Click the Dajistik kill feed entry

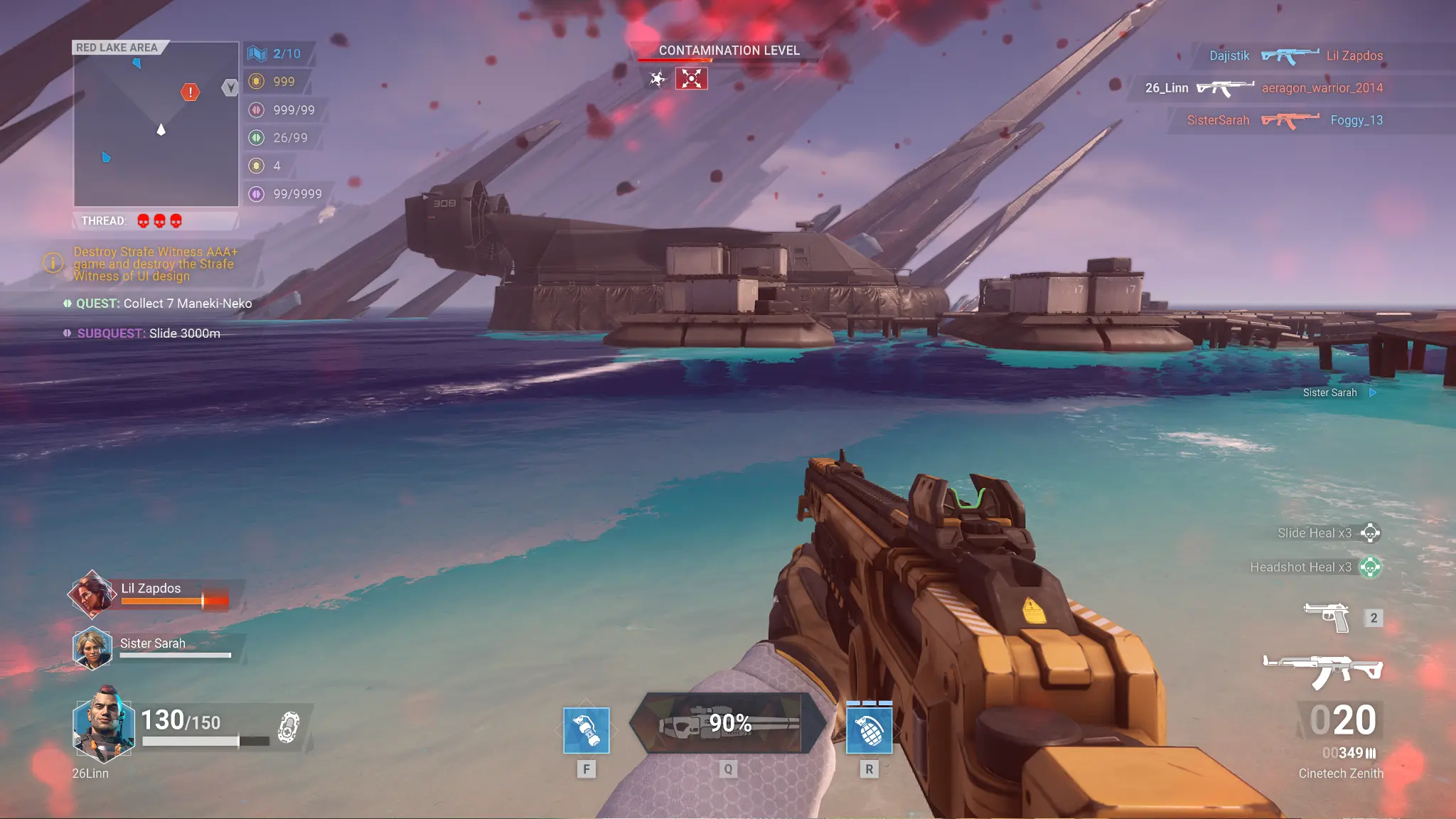(1228, 55)
